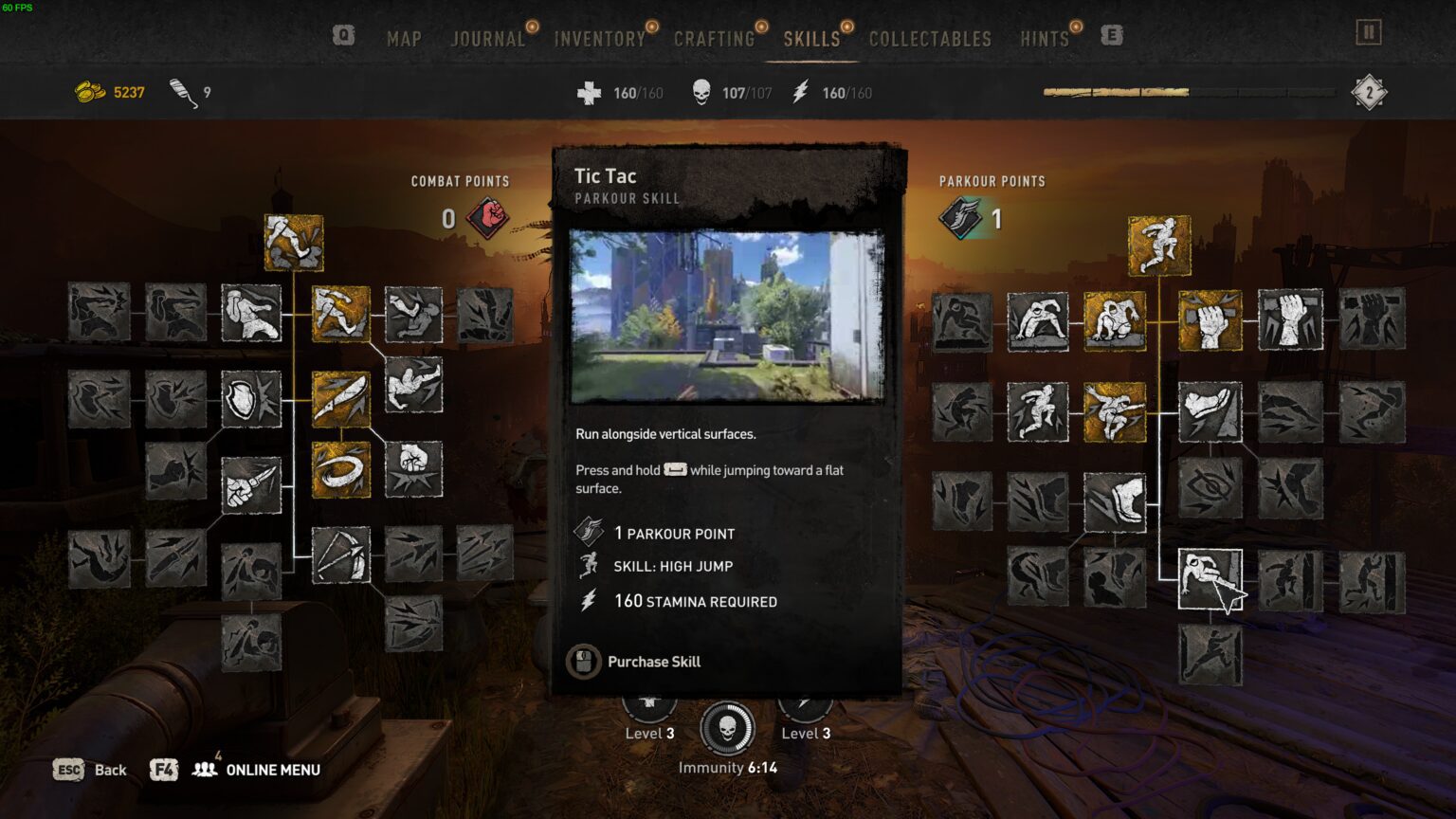This screenshot has height=819, width=1456.
Task: Click the gold coins icon showing 5237
Action: (89, 92)
